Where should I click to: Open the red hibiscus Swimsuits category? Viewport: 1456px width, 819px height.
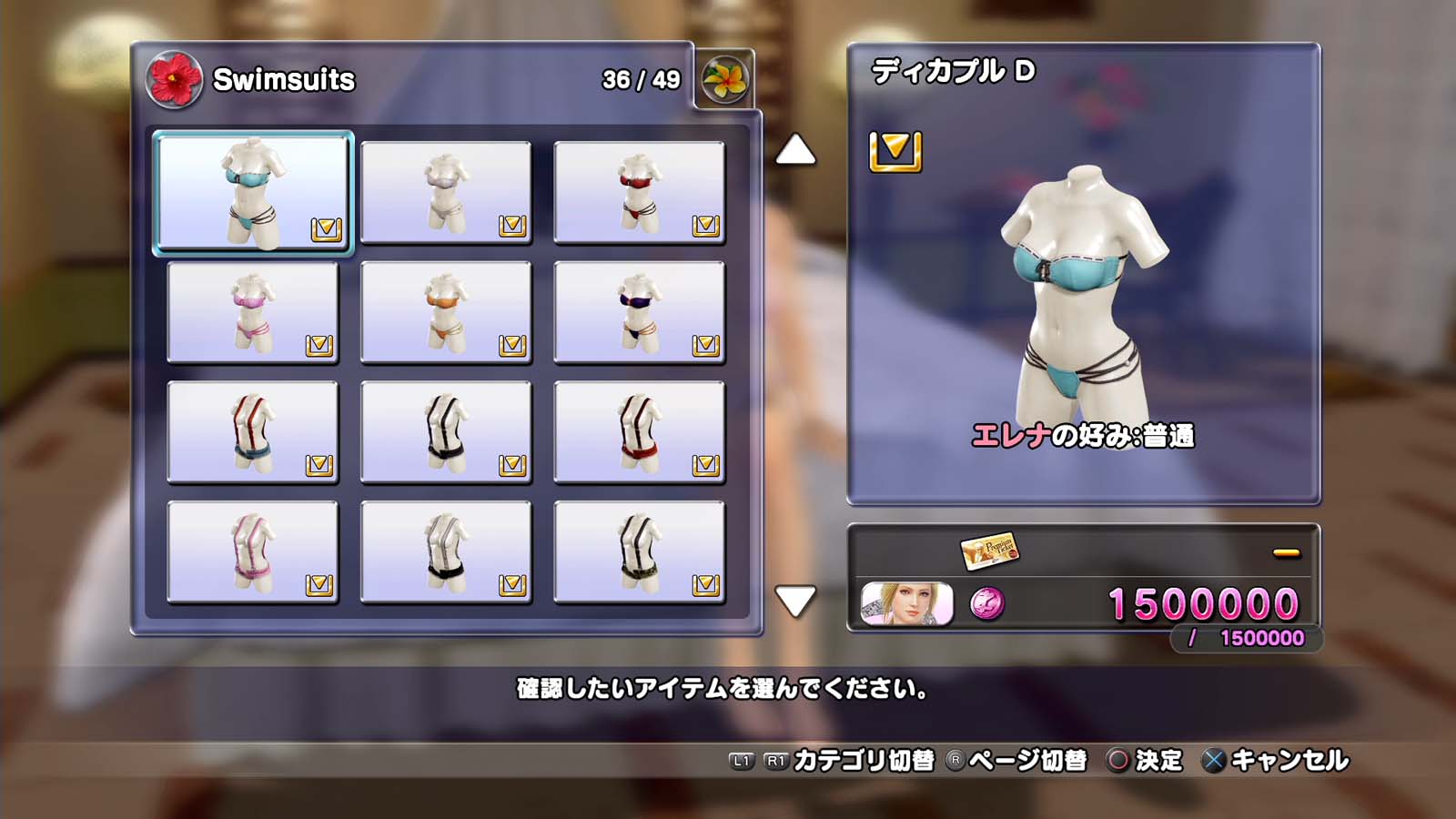click(x=174, y=79)
